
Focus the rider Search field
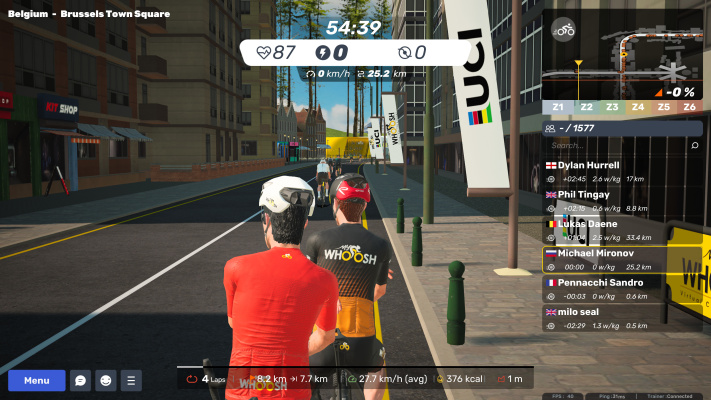pyautogui.click(x=612, y=145)
